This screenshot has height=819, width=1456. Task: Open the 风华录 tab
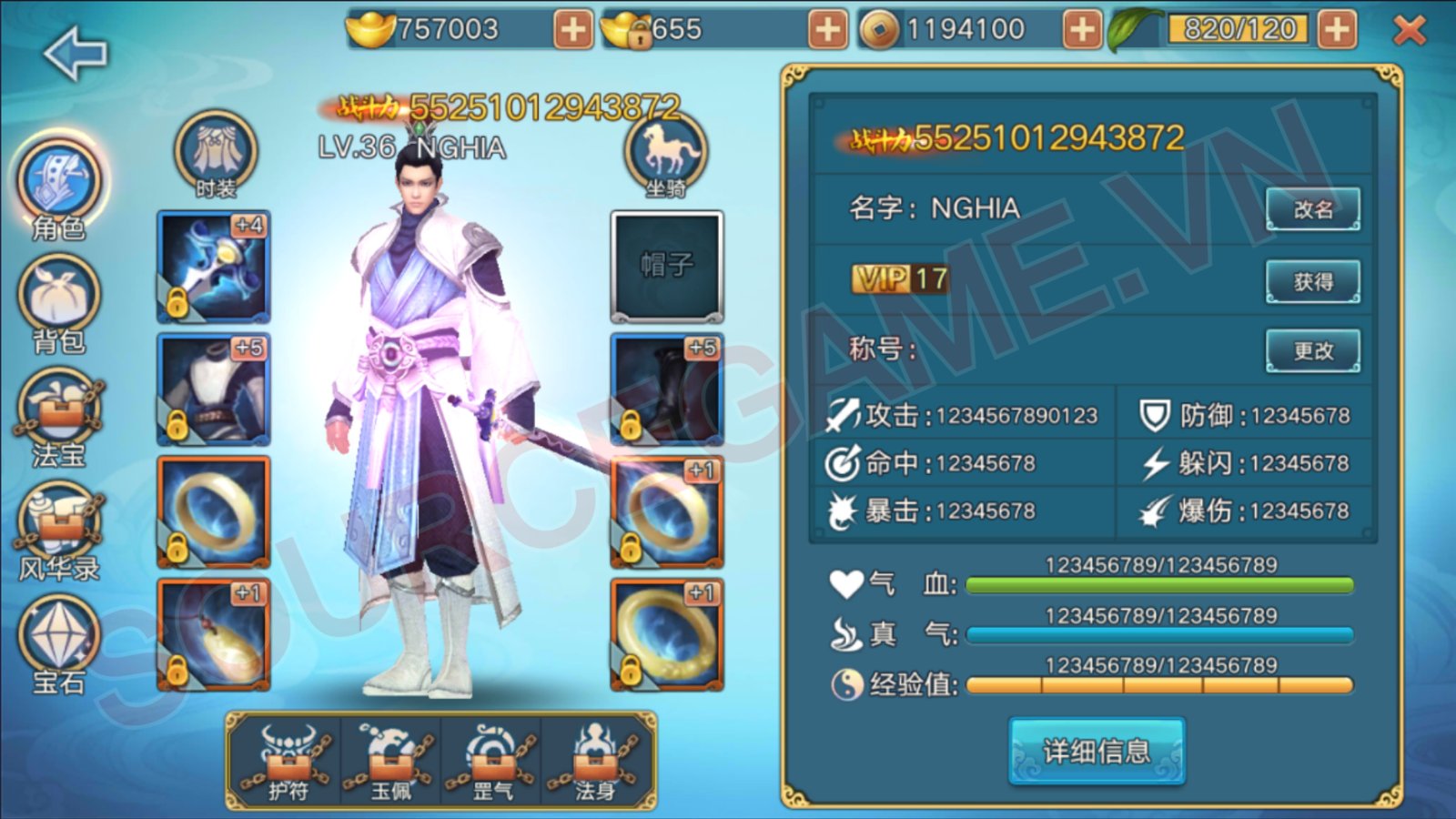59,530
